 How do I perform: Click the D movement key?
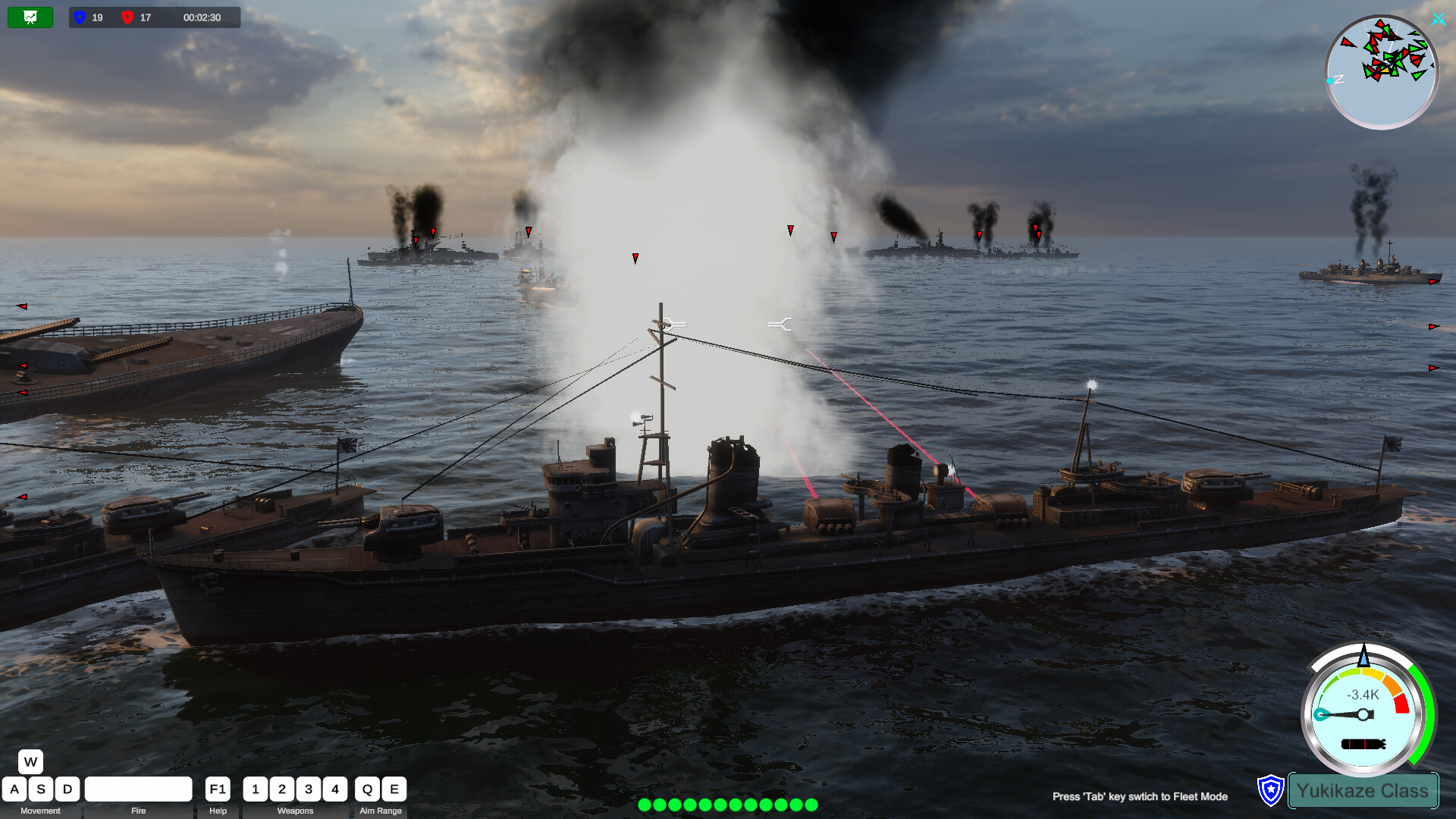[x=67, y=789]
